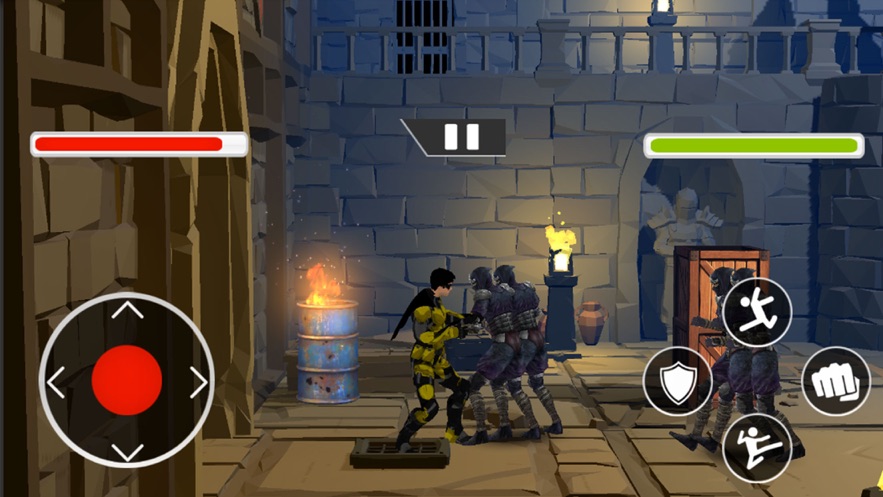Tap the punch fist attack button
Image resolution: width=883 pixels, height=497 pixels.
pos(835,381)
